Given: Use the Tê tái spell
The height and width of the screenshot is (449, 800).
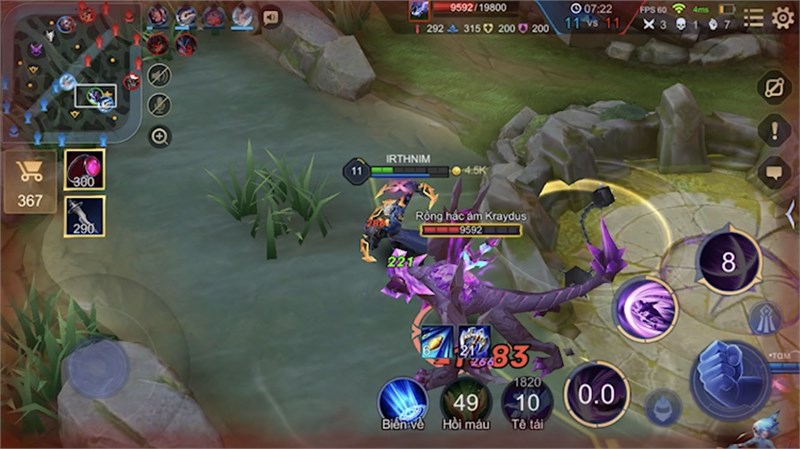Looking at the screenshot, I should point(526,402).
